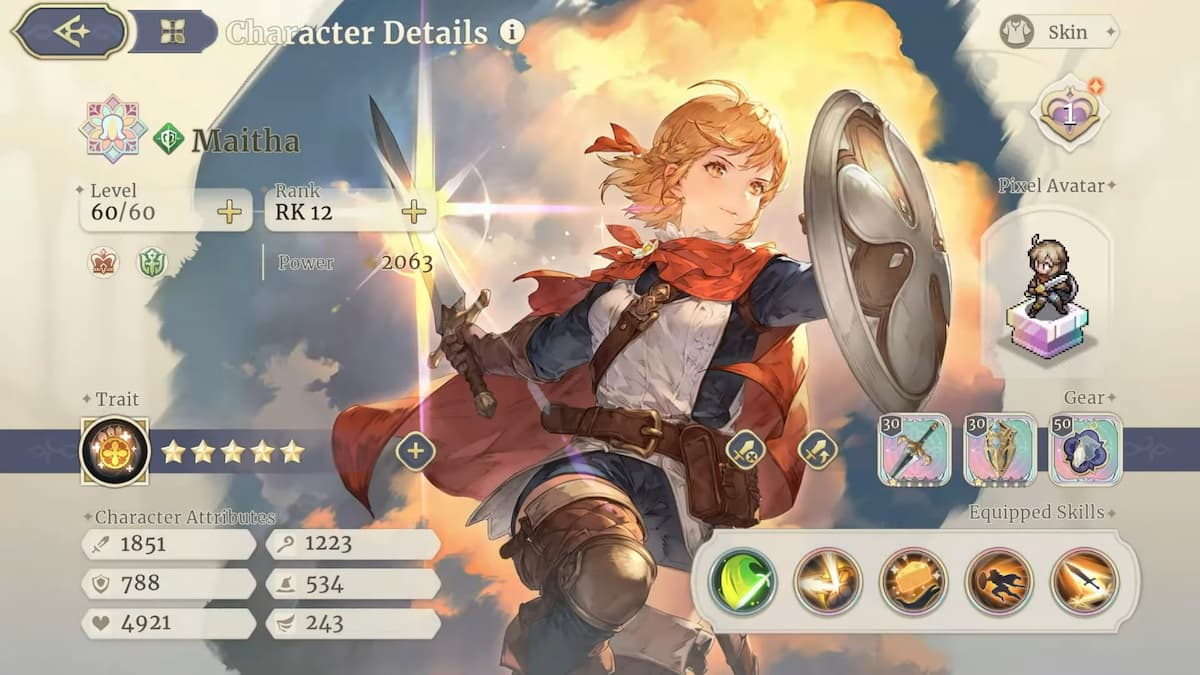Select the level 30 sword gear slot
Image resolution: width=1200 pixels, height=675 pixels.
pyautogui.click(x=914, y=450)
